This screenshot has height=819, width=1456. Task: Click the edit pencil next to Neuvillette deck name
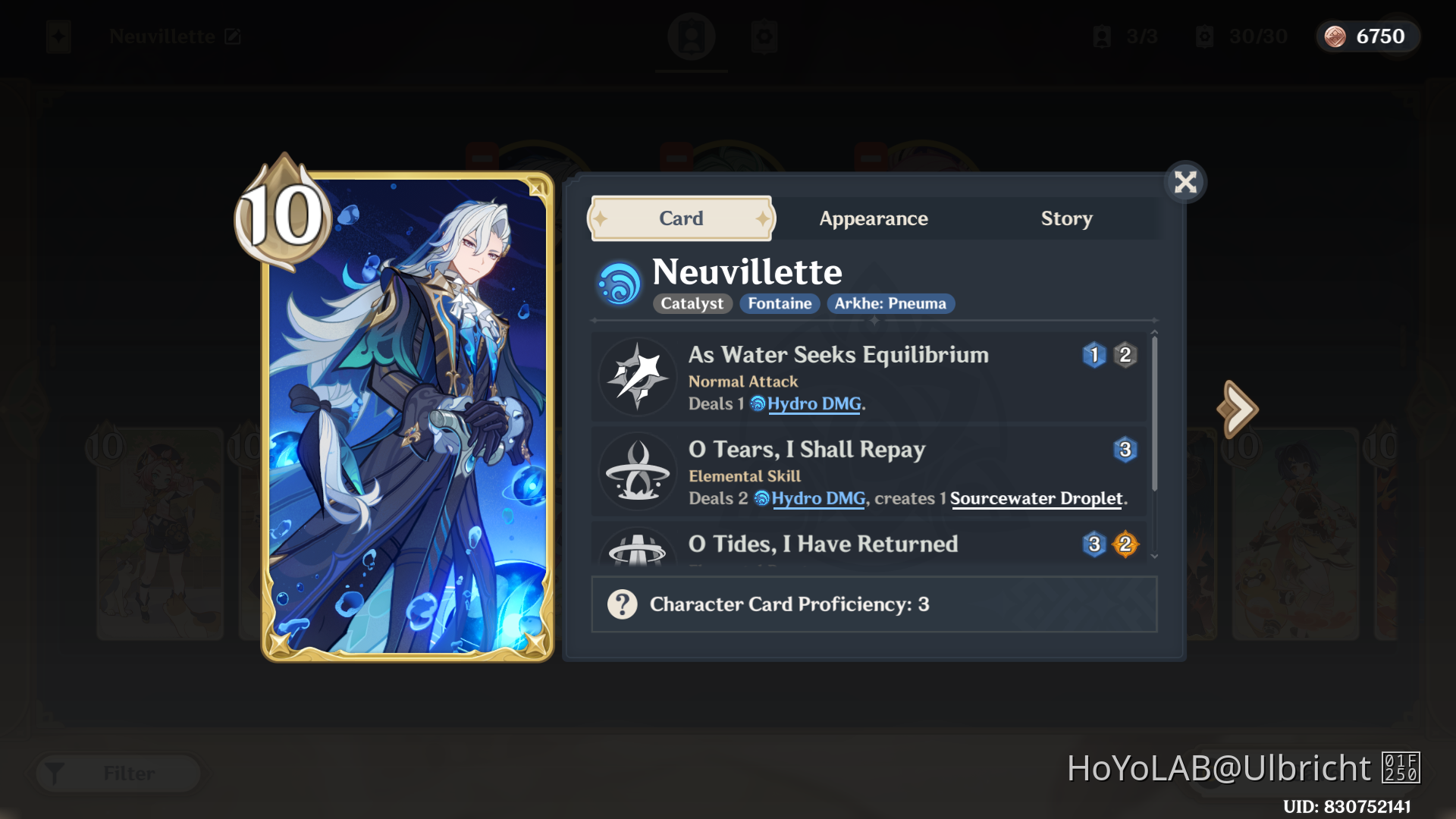(x=232, y=36)
